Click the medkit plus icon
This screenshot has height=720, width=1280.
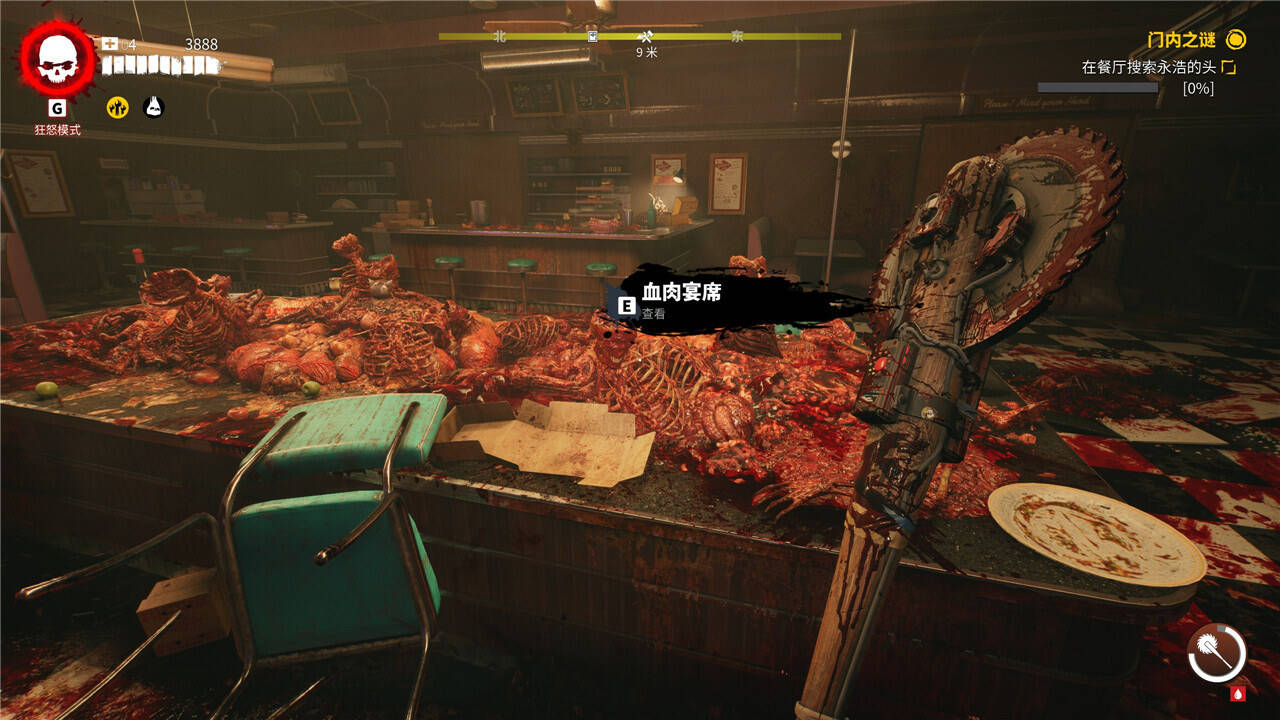pos(110,44)
